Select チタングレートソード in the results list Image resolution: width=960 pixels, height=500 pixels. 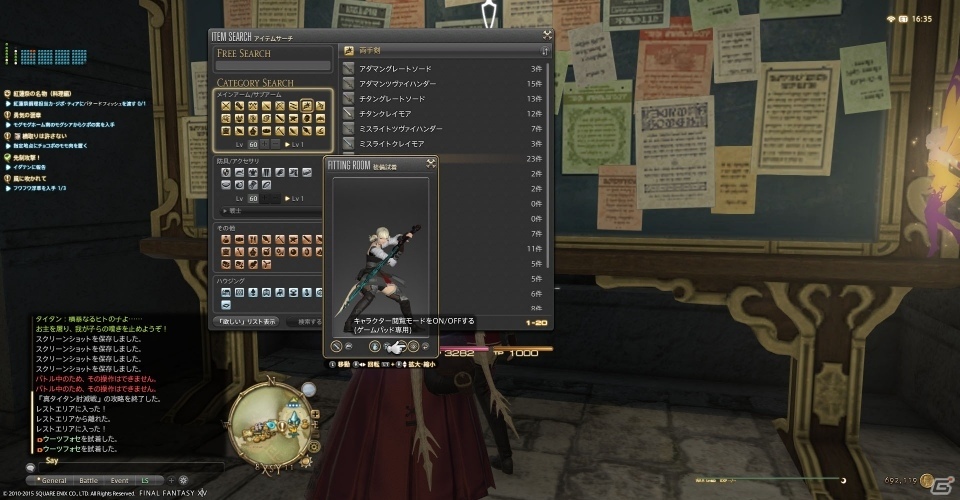(440, 99)
